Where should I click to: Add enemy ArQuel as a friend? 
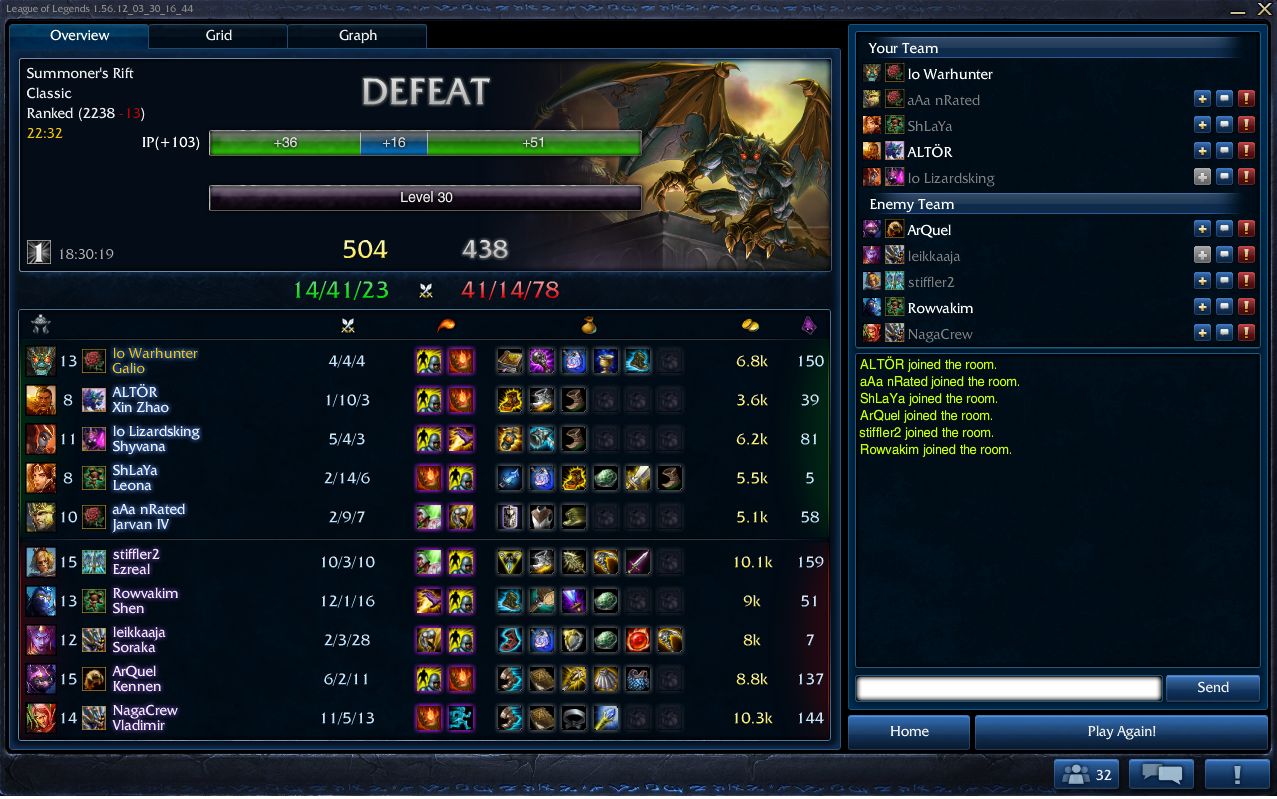coord(1202,229)
